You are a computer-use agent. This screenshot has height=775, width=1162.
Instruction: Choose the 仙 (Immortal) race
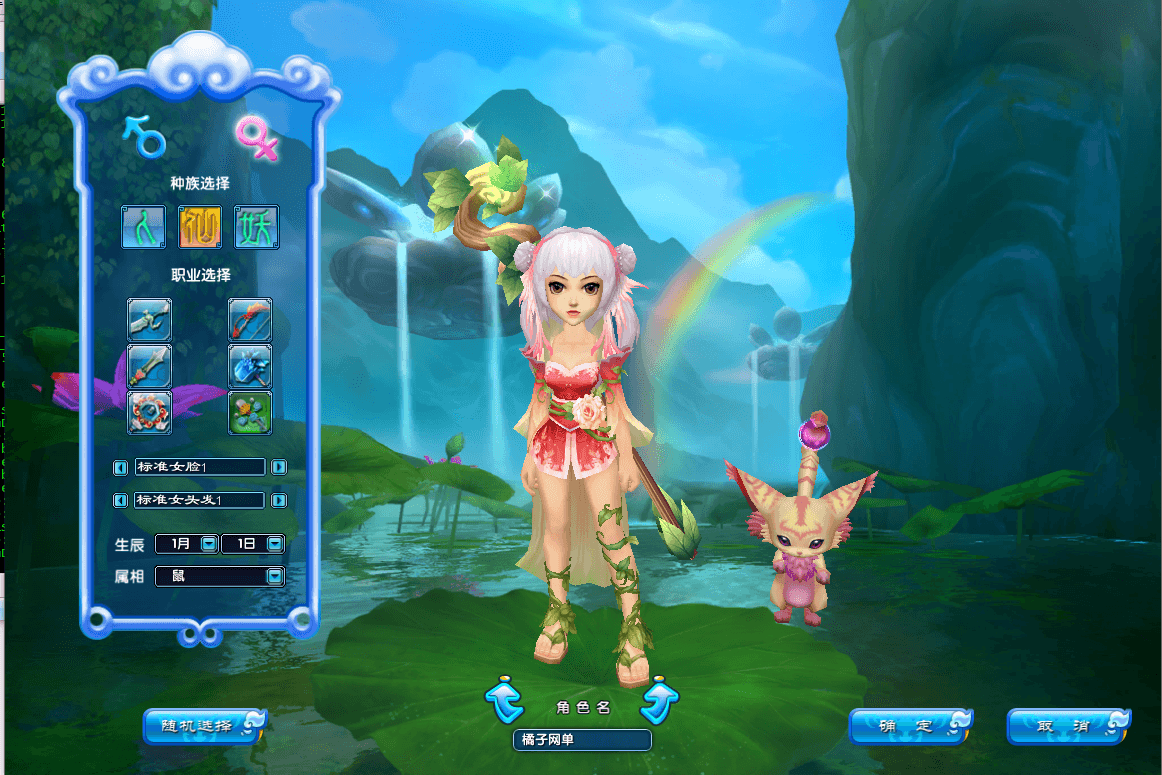click(x=200, y=228)
